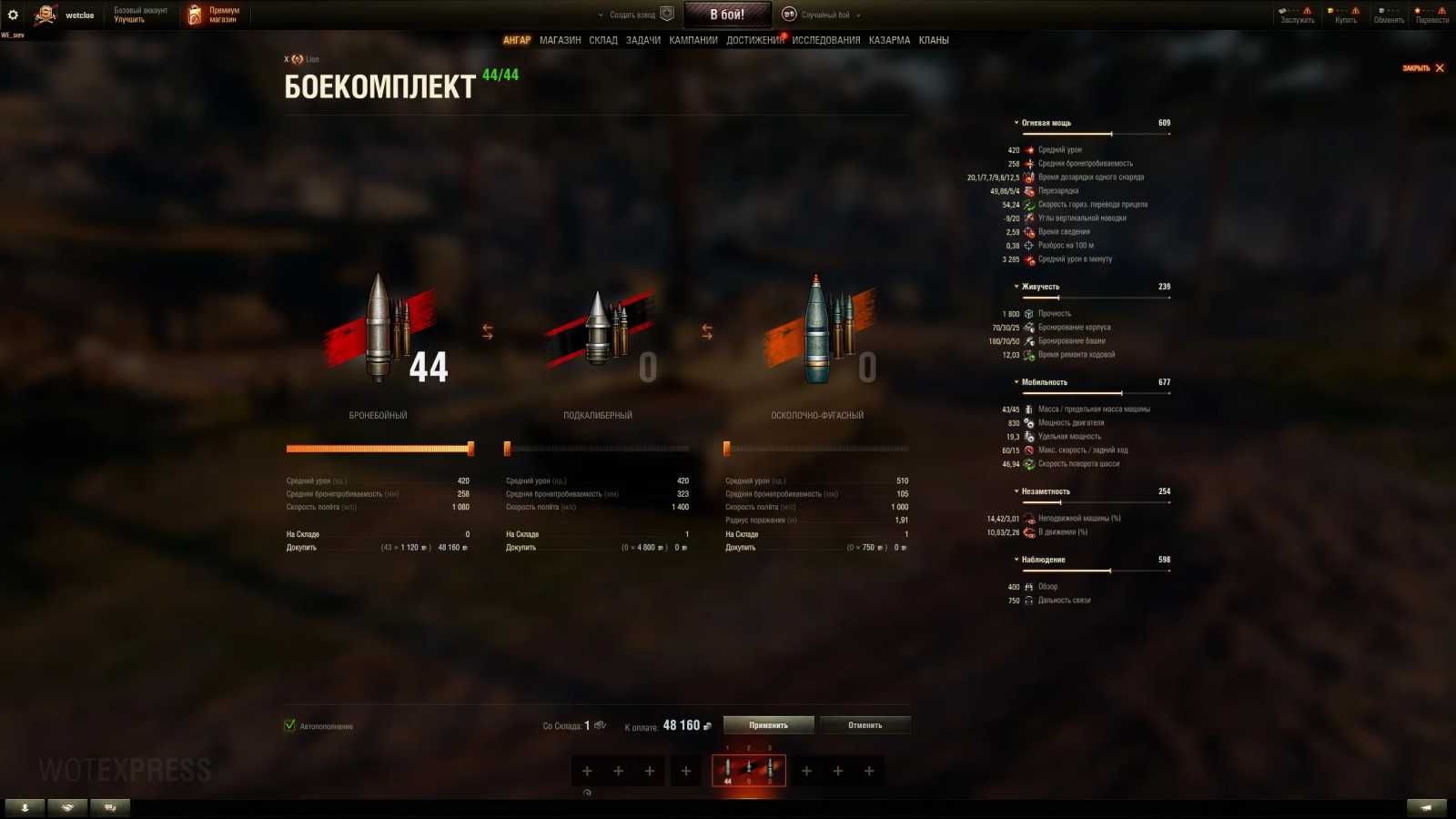Image resolution: width=1456 pixels, height=819 pixels.
Task: Click the platoon creation shield icon
Action: point(667,14)
